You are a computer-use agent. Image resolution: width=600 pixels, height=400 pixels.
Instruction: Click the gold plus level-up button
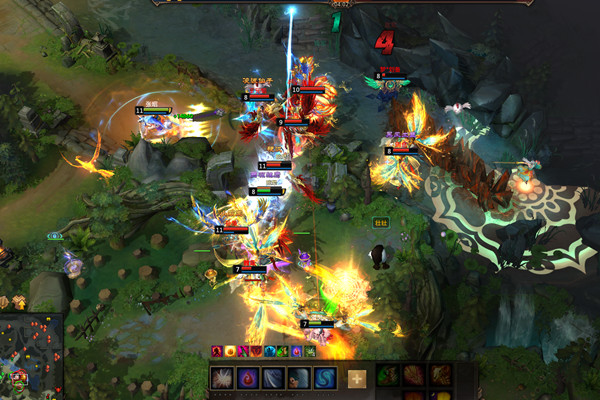click(x=357, y=378)
